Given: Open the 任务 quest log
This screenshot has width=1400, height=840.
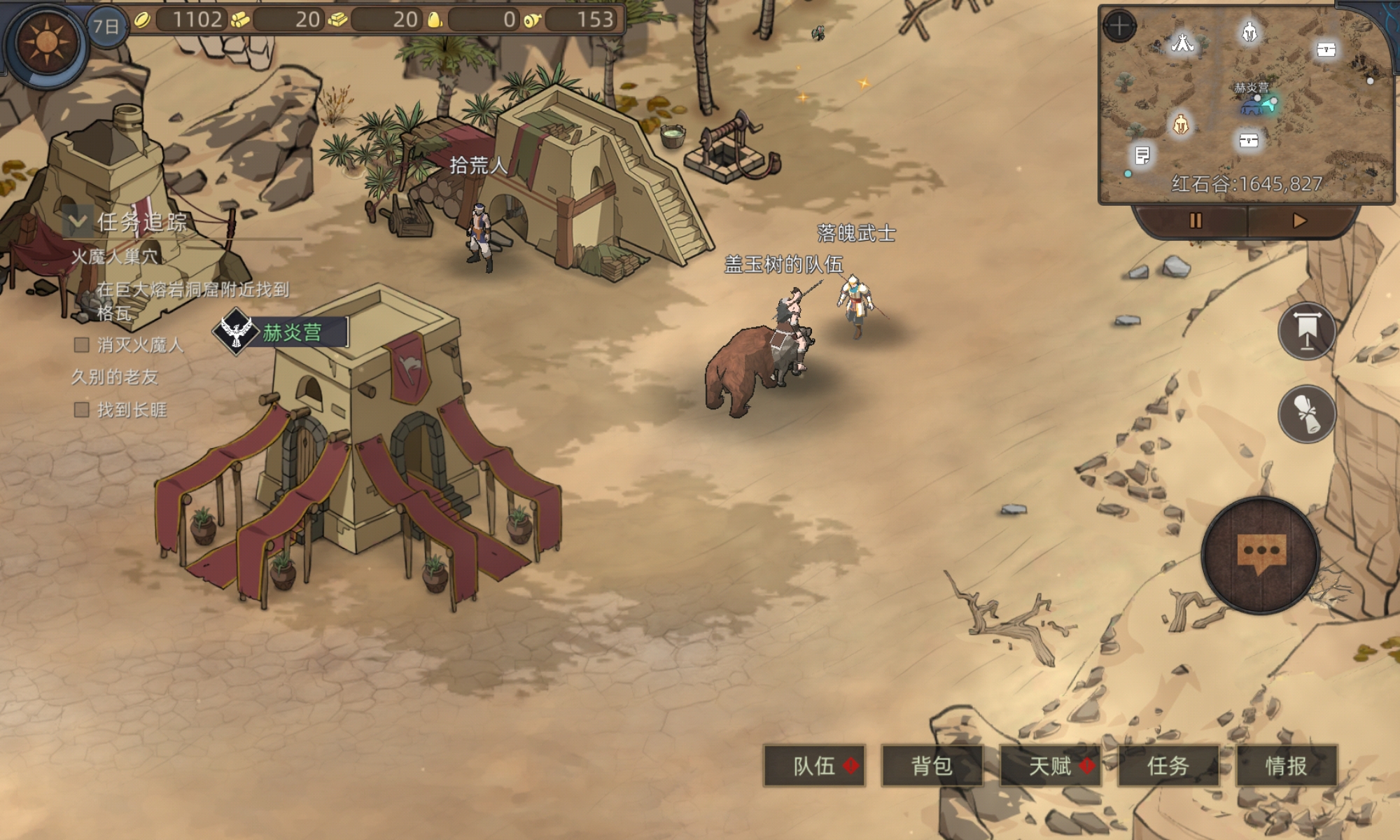Looking at the screenshot, I should (x=1168, y=766).
